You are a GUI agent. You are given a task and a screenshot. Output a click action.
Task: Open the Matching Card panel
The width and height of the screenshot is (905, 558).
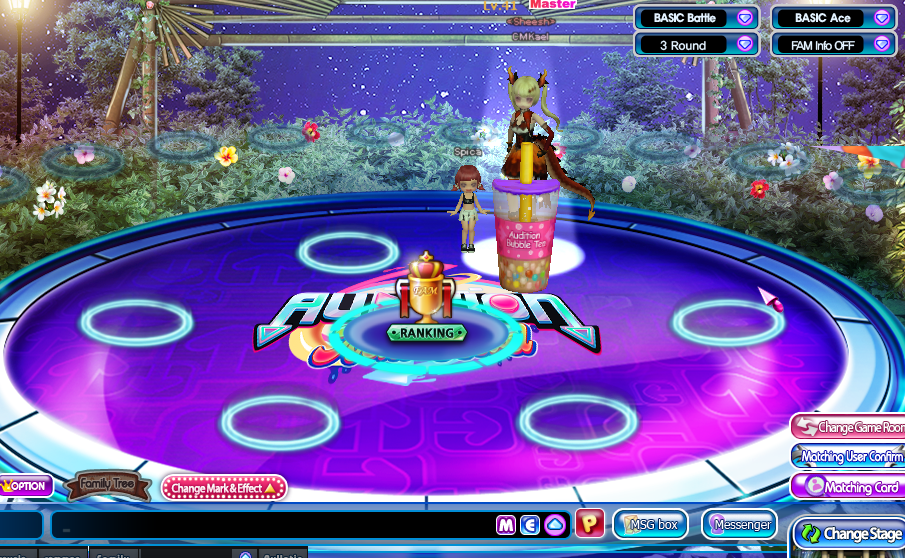point(850,487)
